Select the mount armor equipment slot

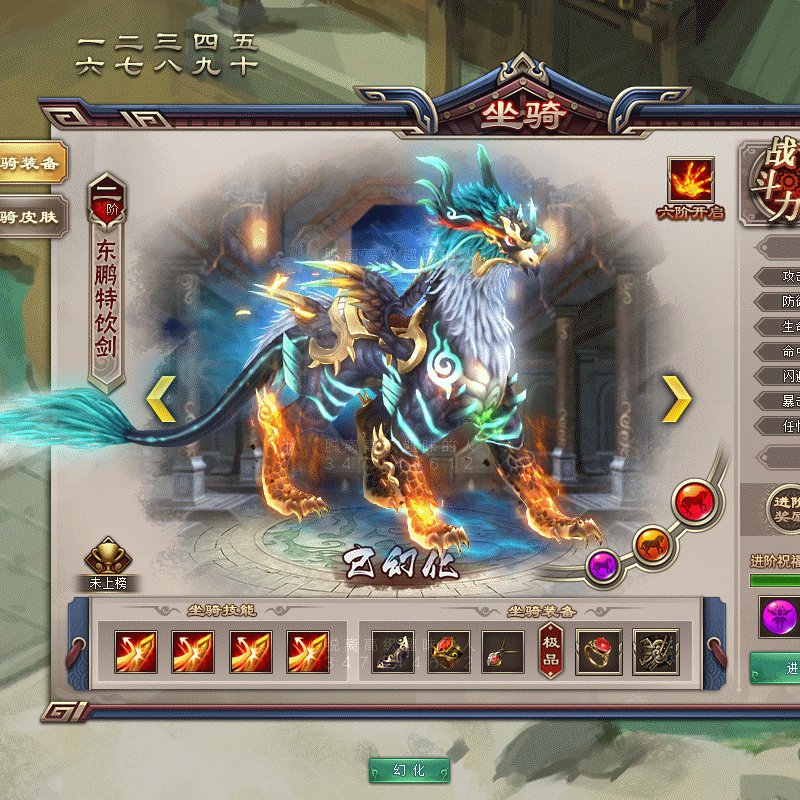point(449,652)
